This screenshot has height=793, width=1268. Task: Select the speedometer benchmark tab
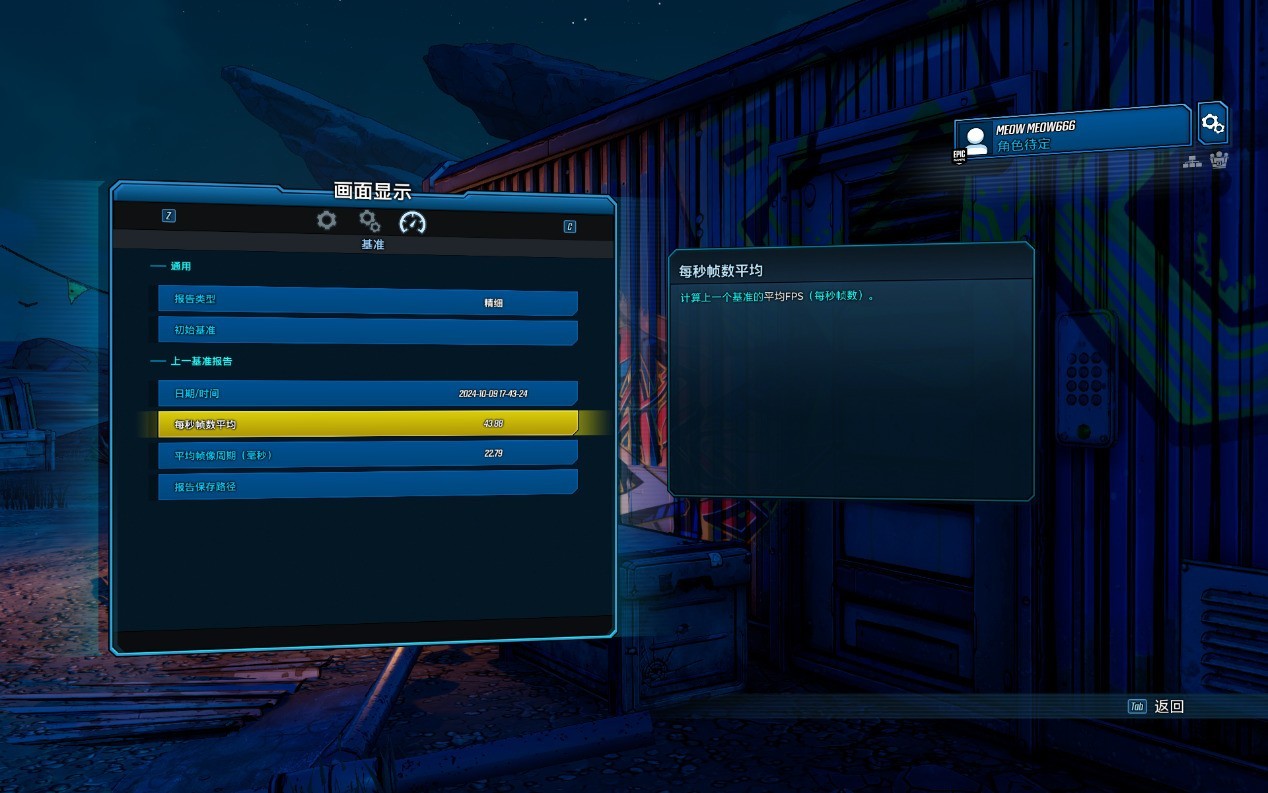pyautogui.click(x=412, y=222)
